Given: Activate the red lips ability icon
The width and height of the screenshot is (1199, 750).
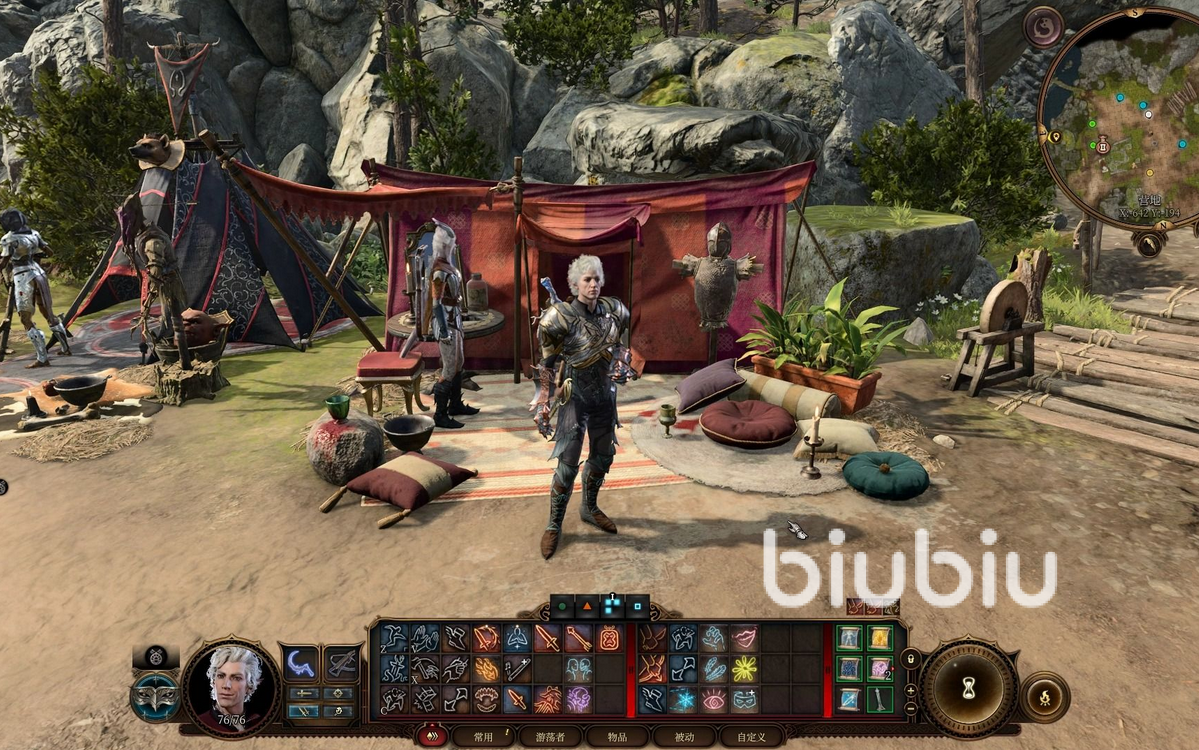Looking at the screenshot, I should coord(743,638).
